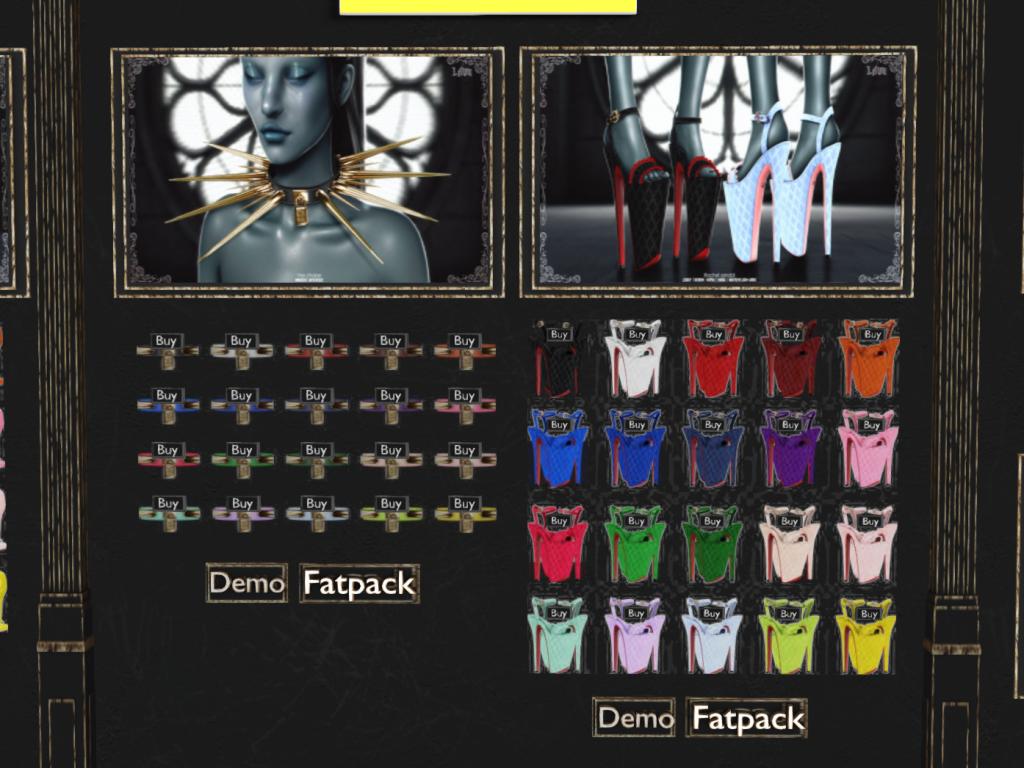1024x768 pixels.
Task: Purchase the platform heels Fatpack
Action: [x=747, y=718]
